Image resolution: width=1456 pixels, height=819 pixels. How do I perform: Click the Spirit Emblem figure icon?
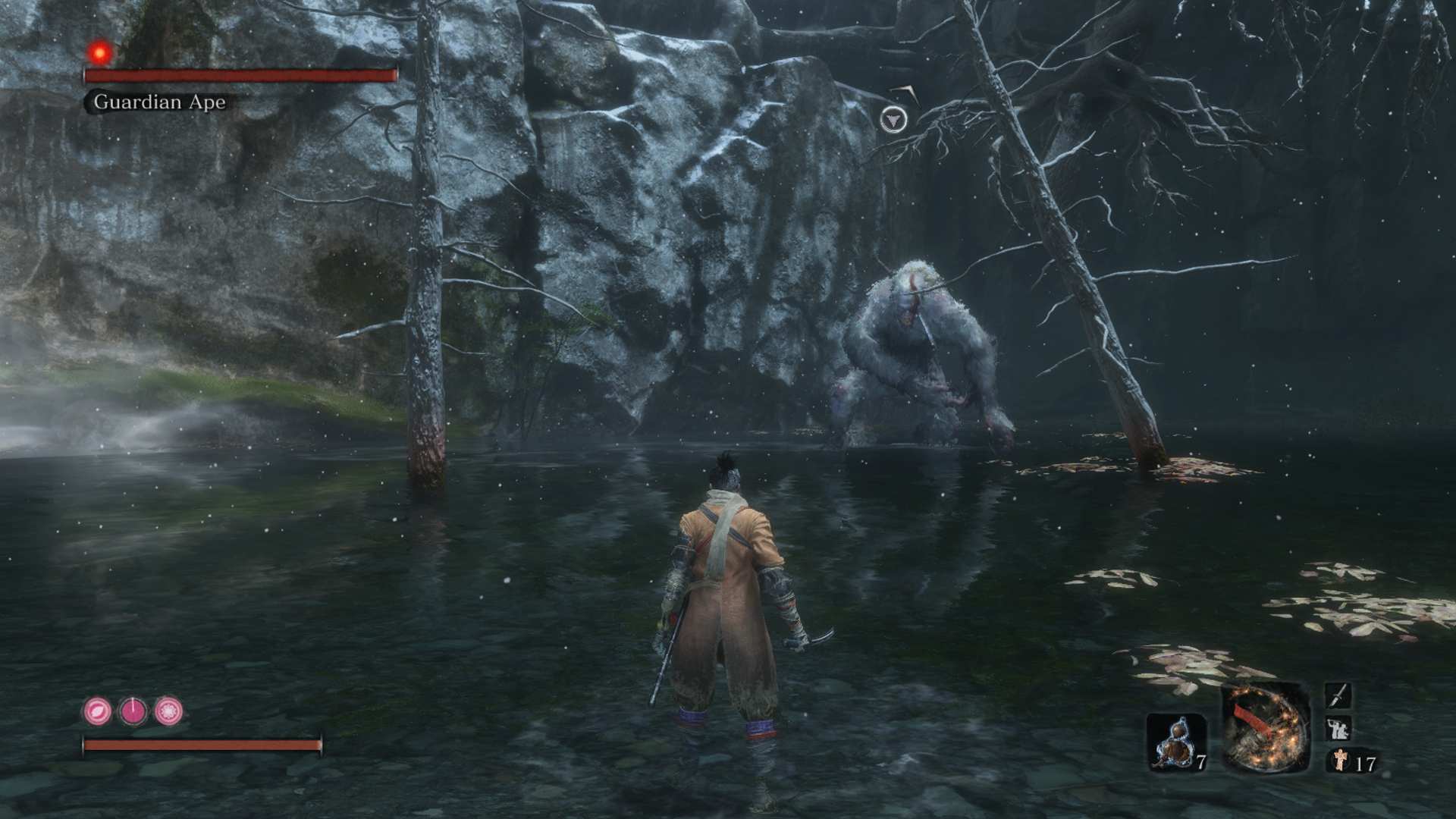click(x=1339, y=761)
